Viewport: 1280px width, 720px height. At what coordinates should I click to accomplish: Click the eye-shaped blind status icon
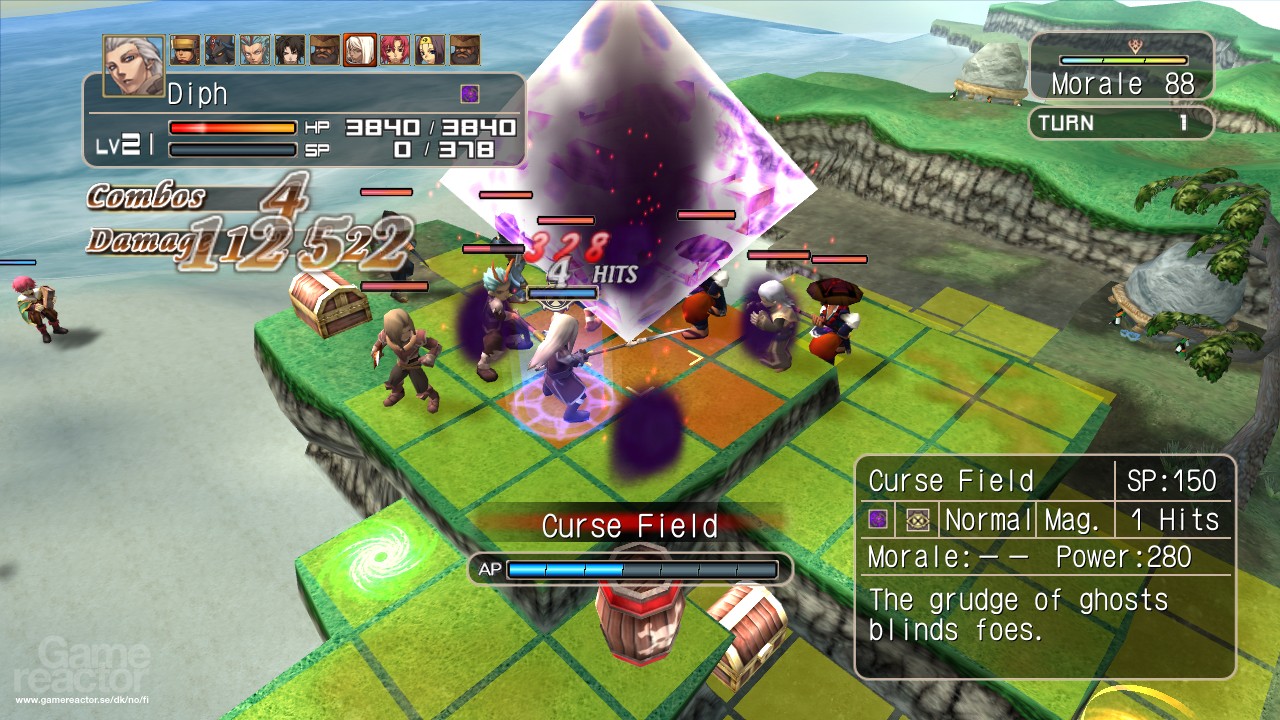point(918,519)
